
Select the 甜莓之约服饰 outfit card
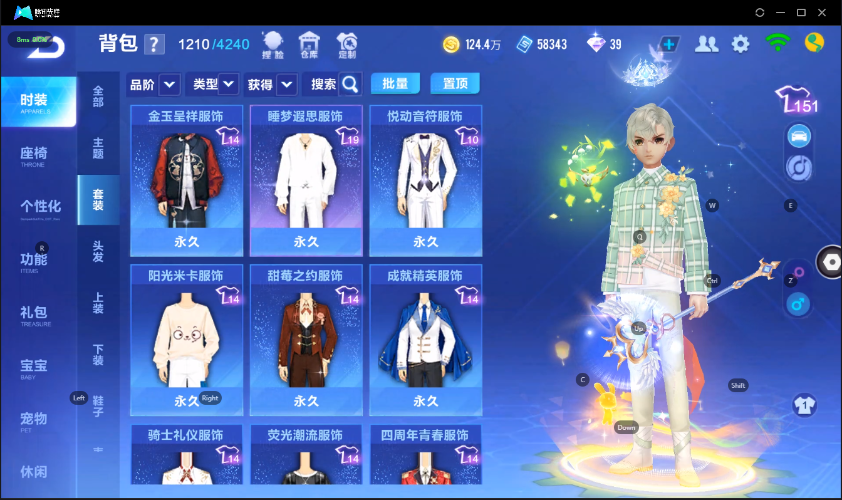(x=306, y=338)
